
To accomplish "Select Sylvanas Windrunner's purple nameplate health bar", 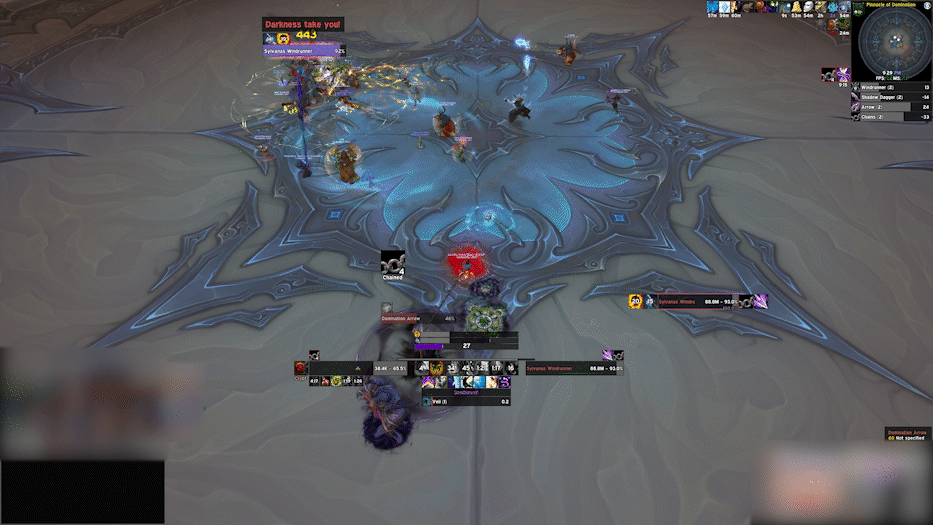I will pyautogui.click(x=303, y=50).
